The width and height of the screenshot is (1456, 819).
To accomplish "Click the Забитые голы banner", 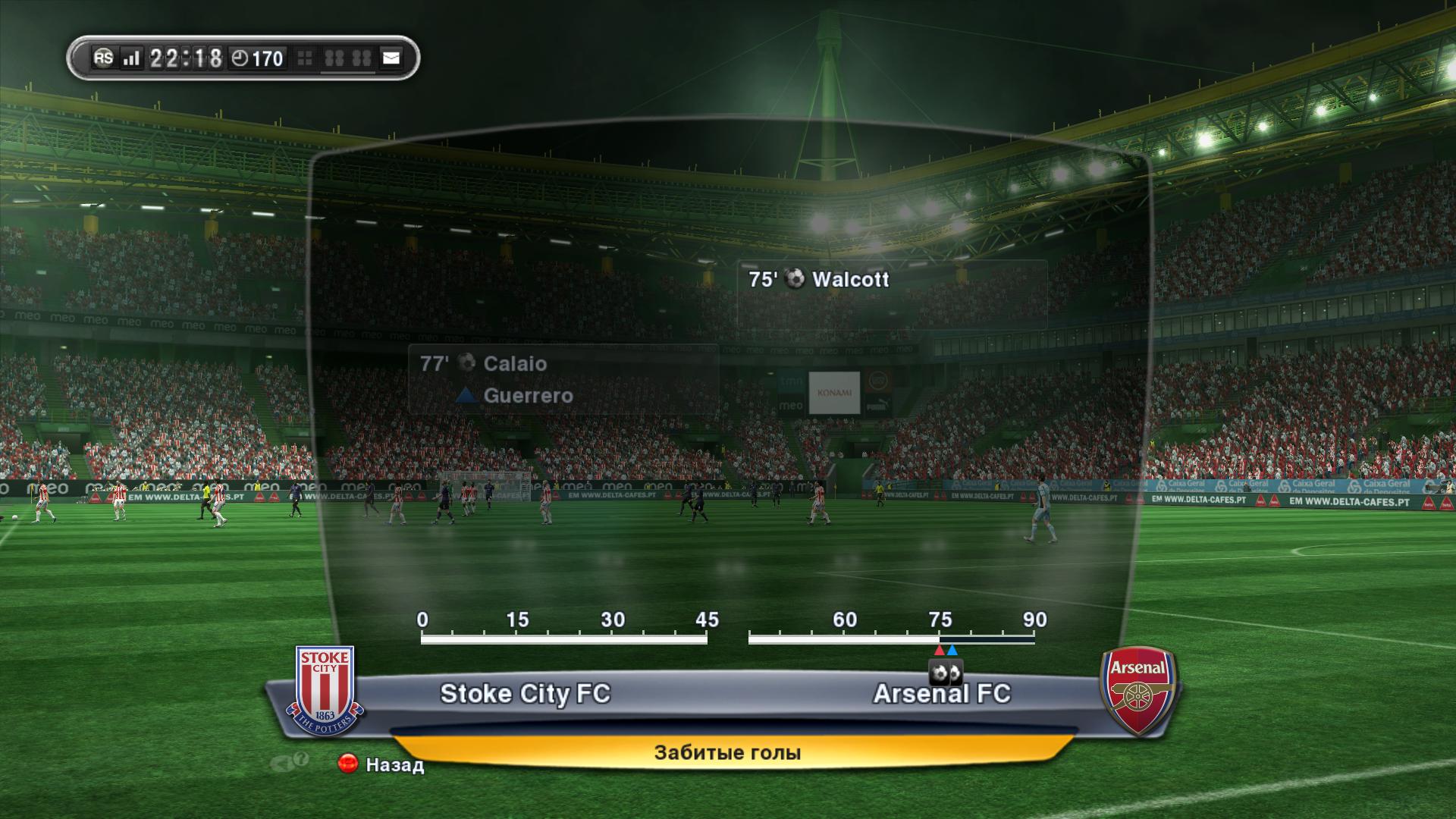I will [727, 753].
